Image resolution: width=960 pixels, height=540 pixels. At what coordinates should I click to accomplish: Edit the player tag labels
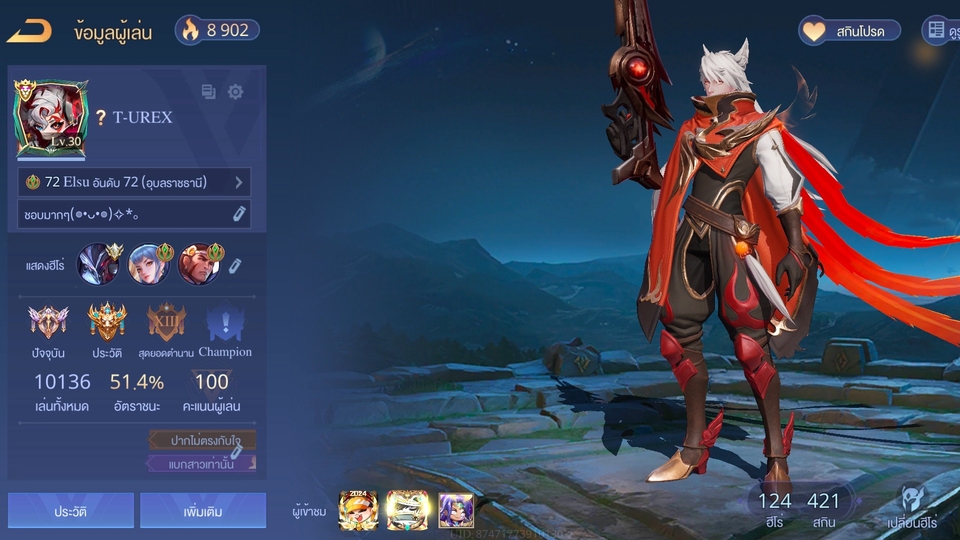[x=237, y=452]
